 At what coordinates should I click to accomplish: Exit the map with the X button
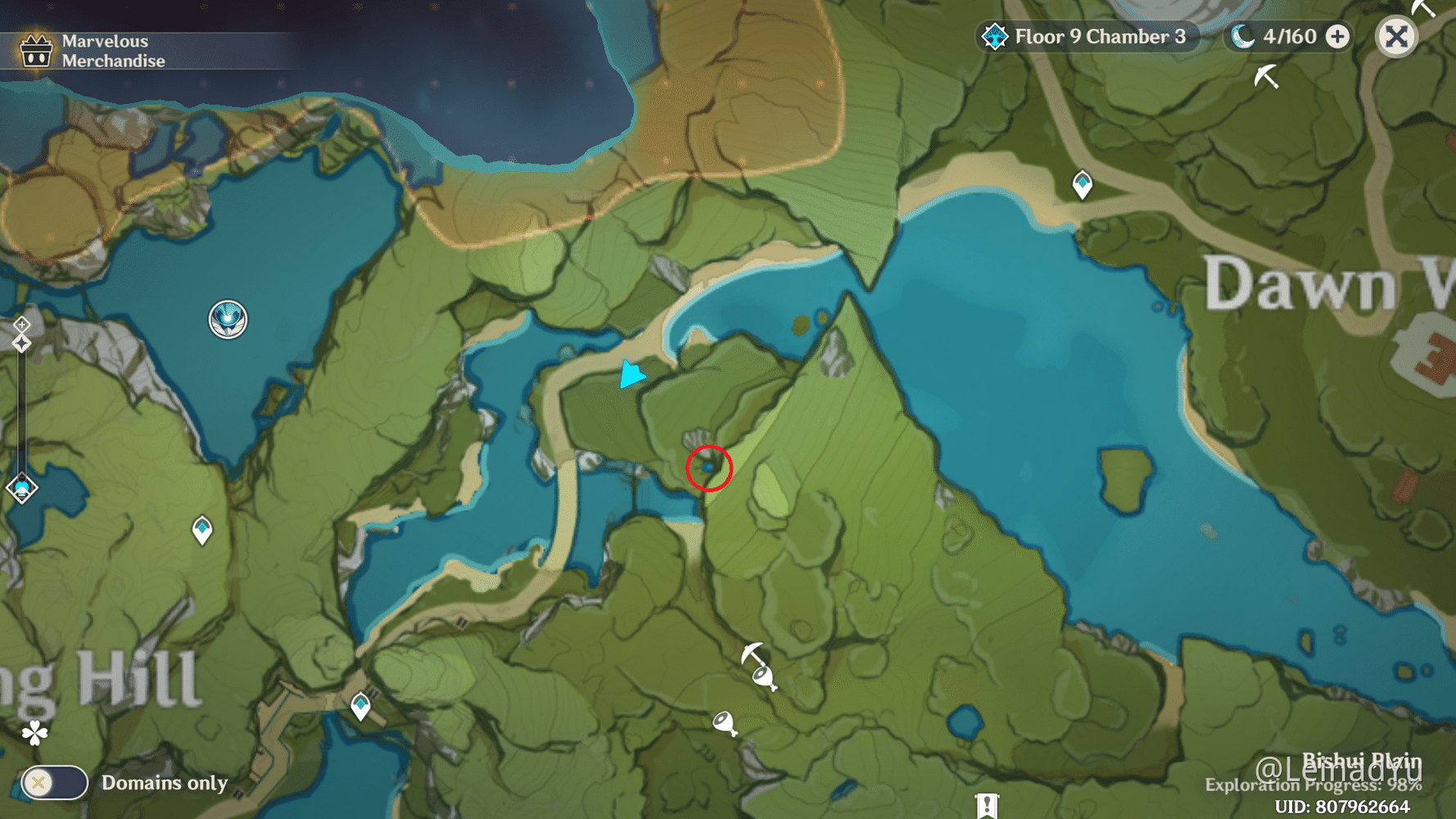coord(1396,36)
